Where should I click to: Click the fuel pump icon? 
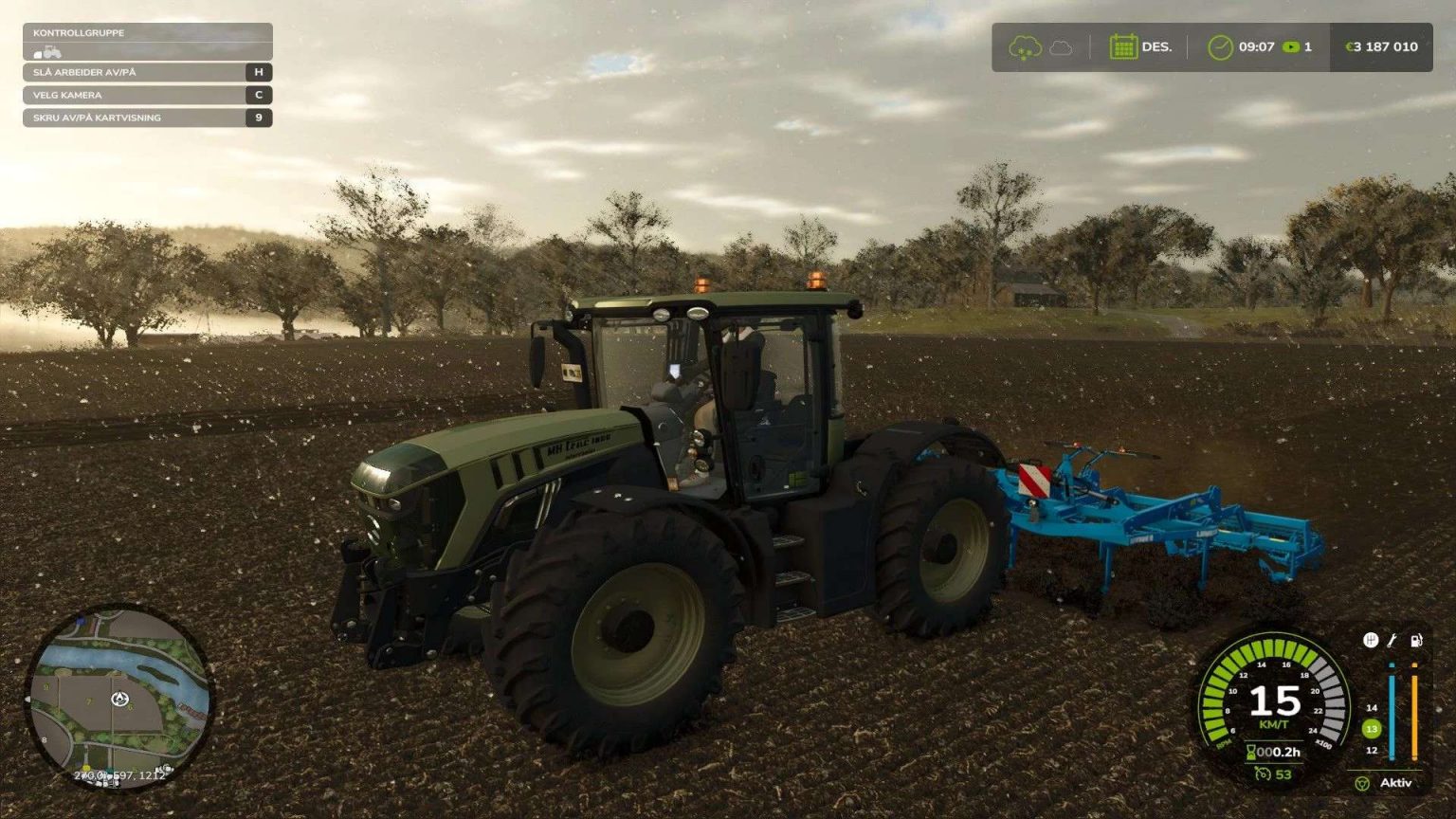(x=1416, y=641)
